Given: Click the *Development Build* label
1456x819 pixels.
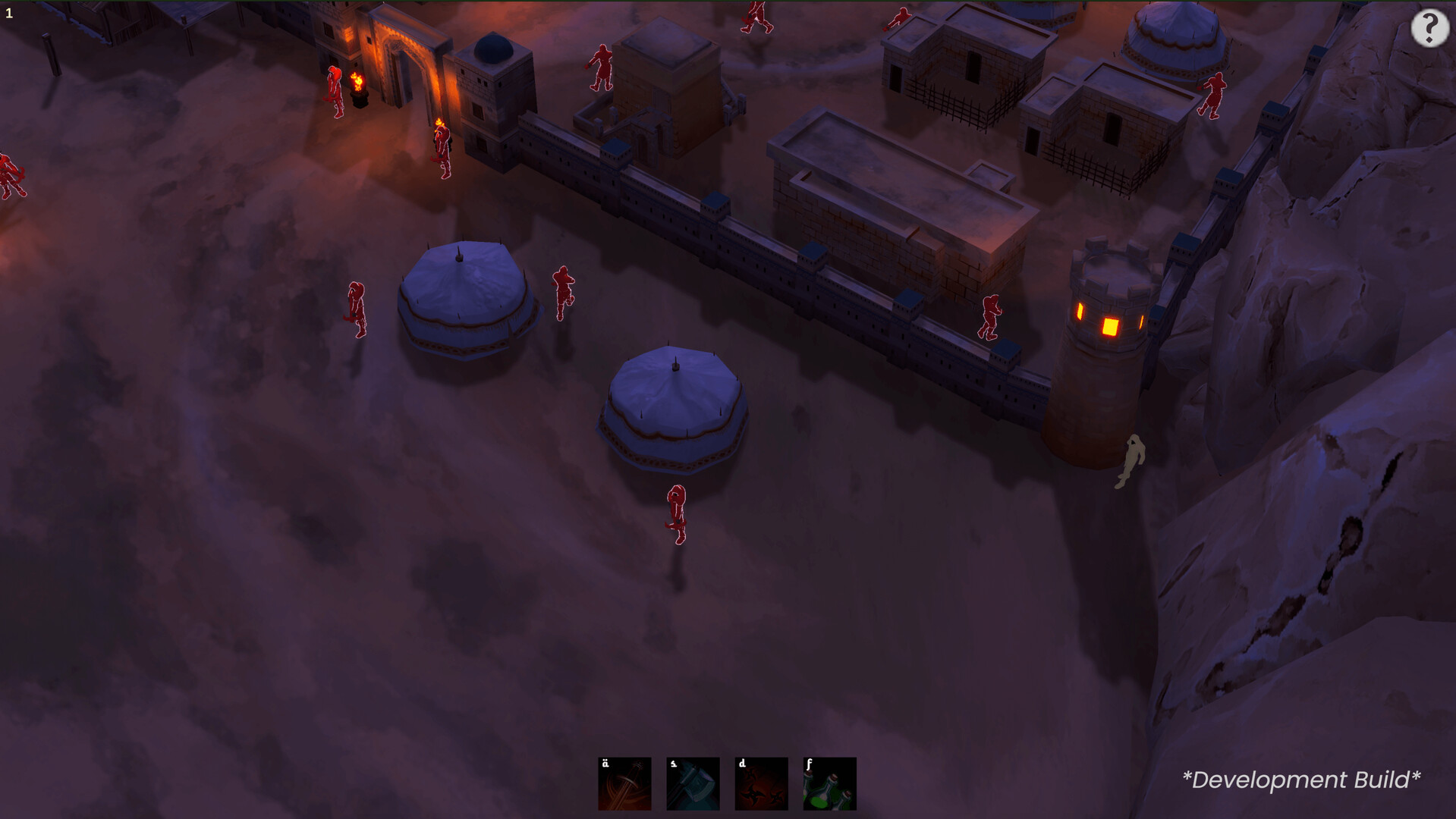Looking at the screenshot, I should [1302, 779].
